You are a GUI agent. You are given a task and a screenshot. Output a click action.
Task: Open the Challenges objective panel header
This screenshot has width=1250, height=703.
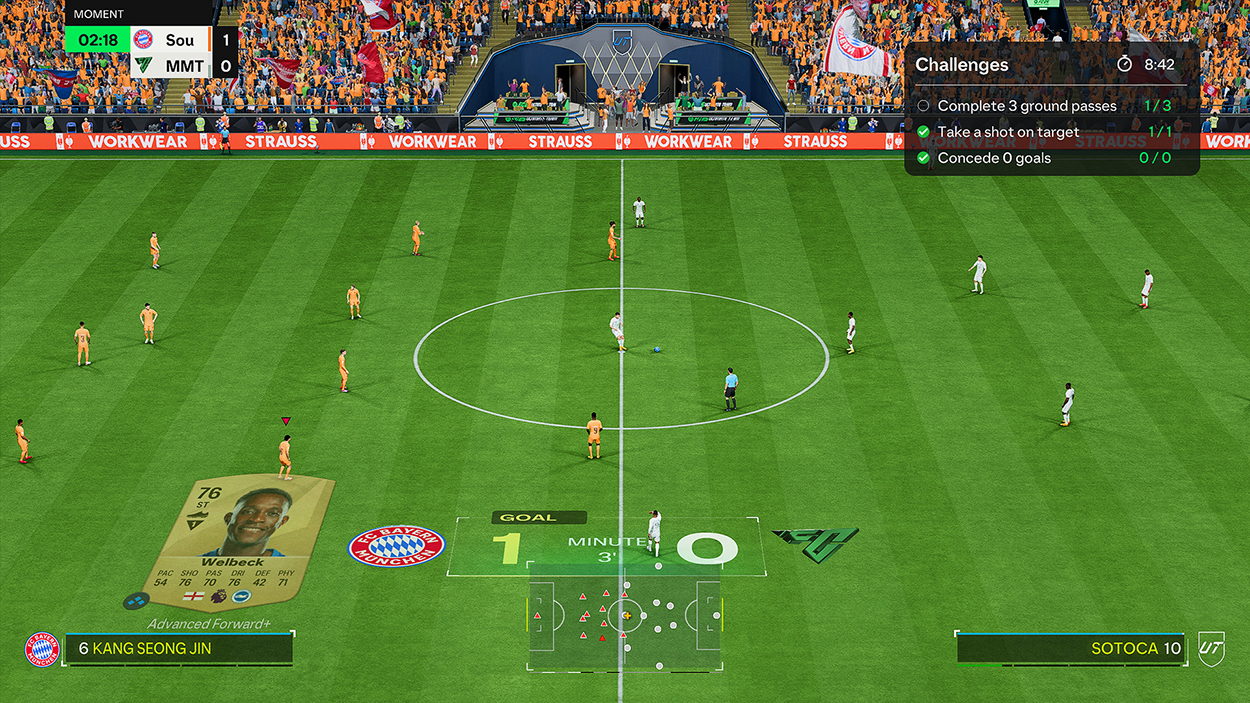click(962, 65)
